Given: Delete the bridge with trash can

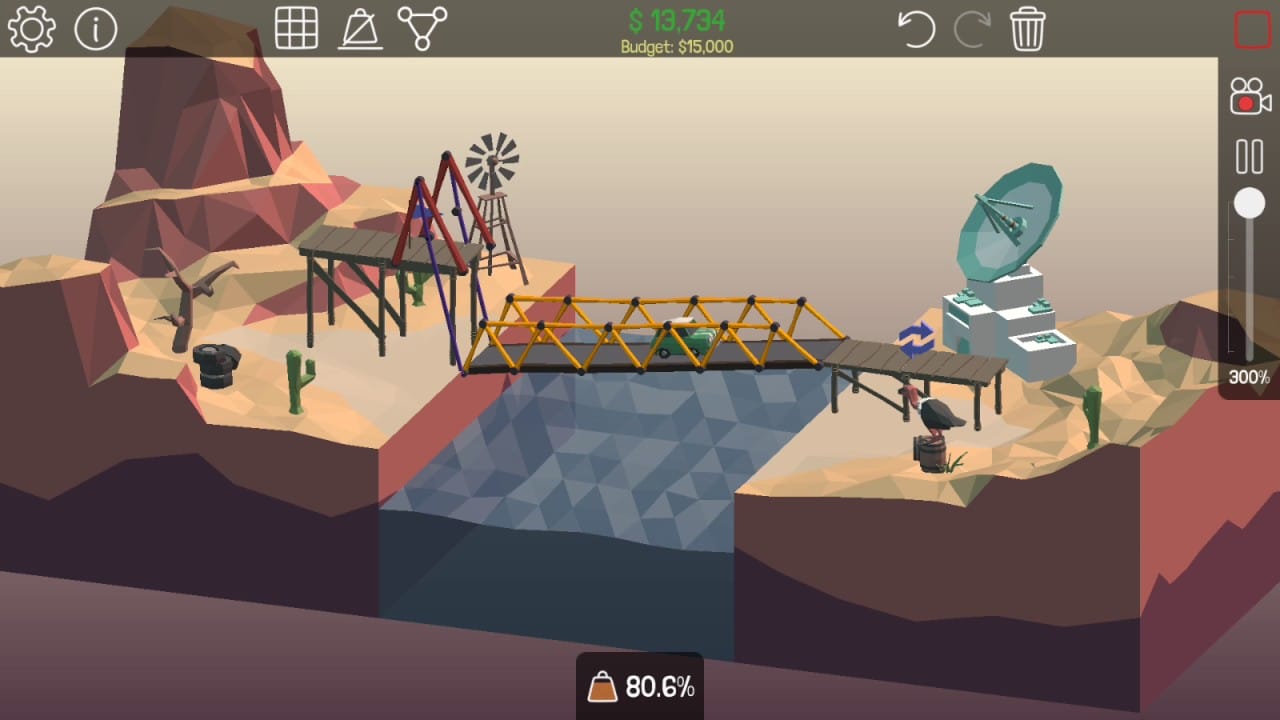Looking at the screenshot, I should (1027, 29).
